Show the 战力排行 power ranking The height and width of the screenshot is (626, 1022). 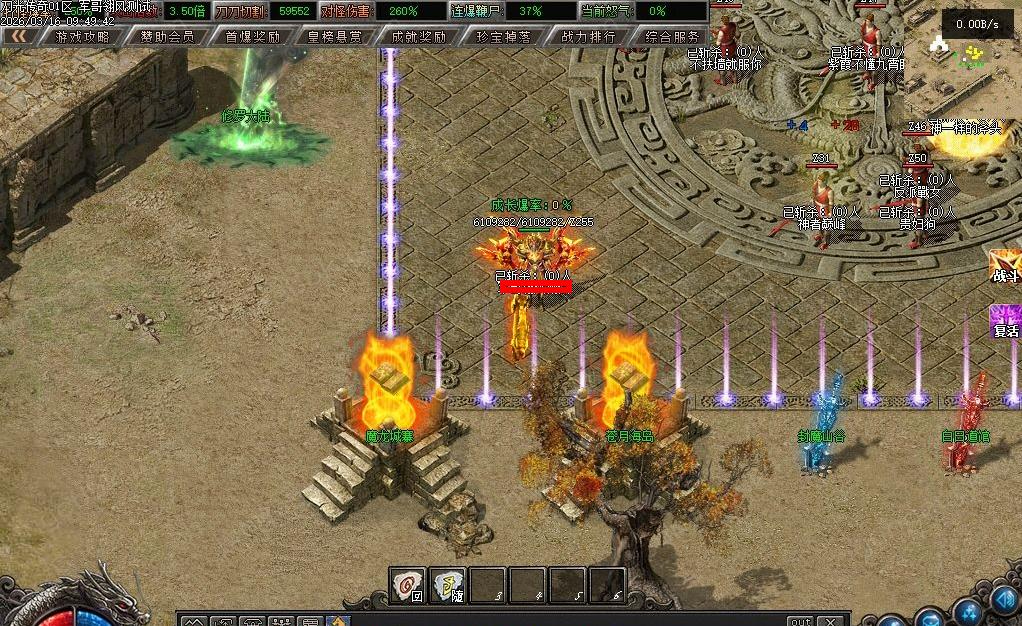click(x=588, y=36)
